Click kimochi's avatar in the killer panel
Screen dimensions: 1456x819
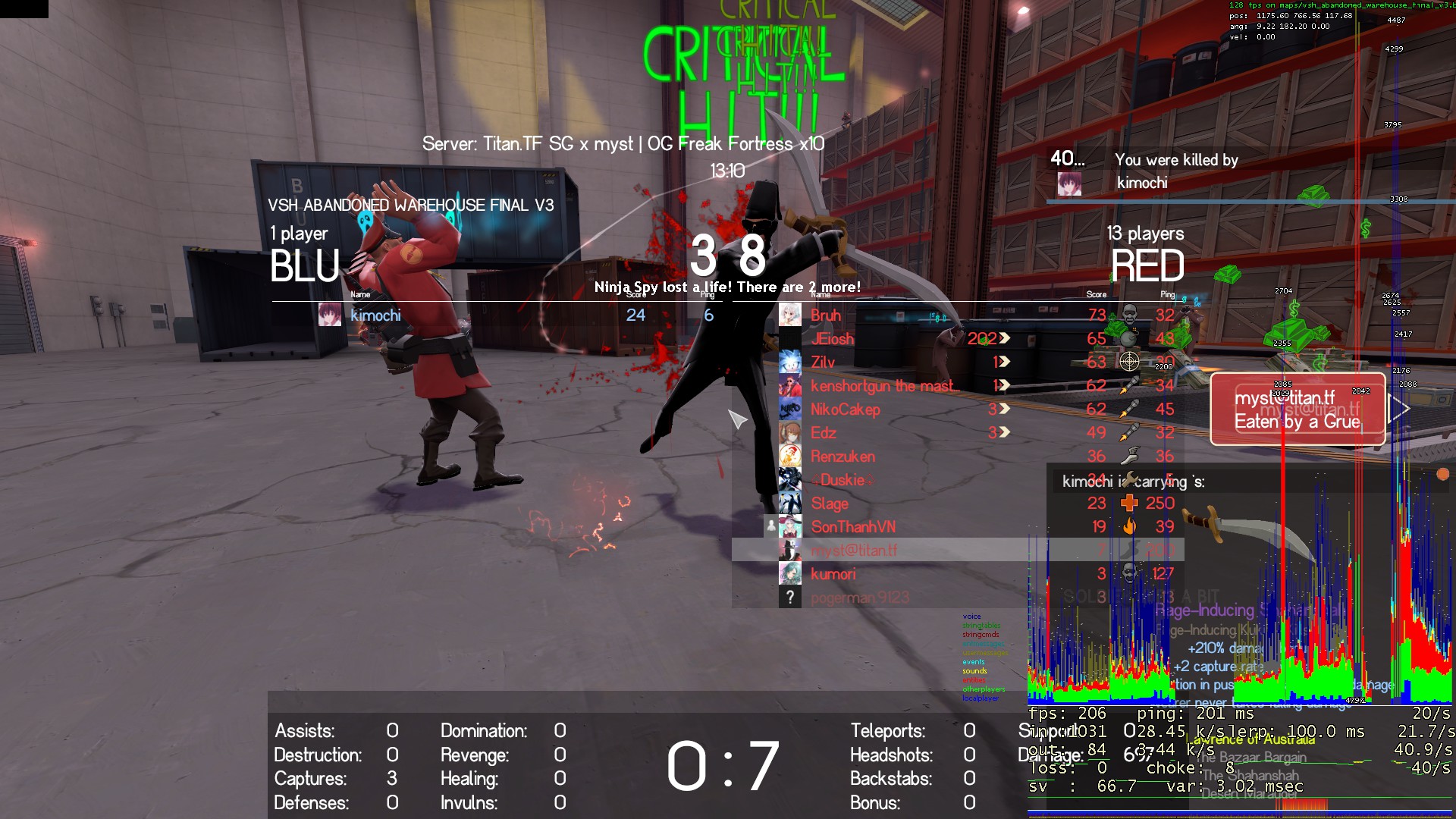coord(1069,184)
